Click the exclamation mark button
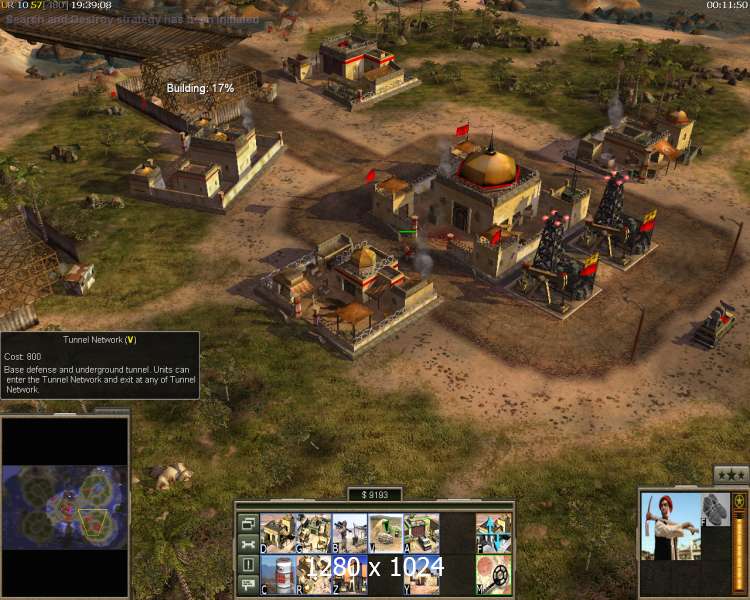The width and height of the screenshot is (750, 600). point(247,565)
